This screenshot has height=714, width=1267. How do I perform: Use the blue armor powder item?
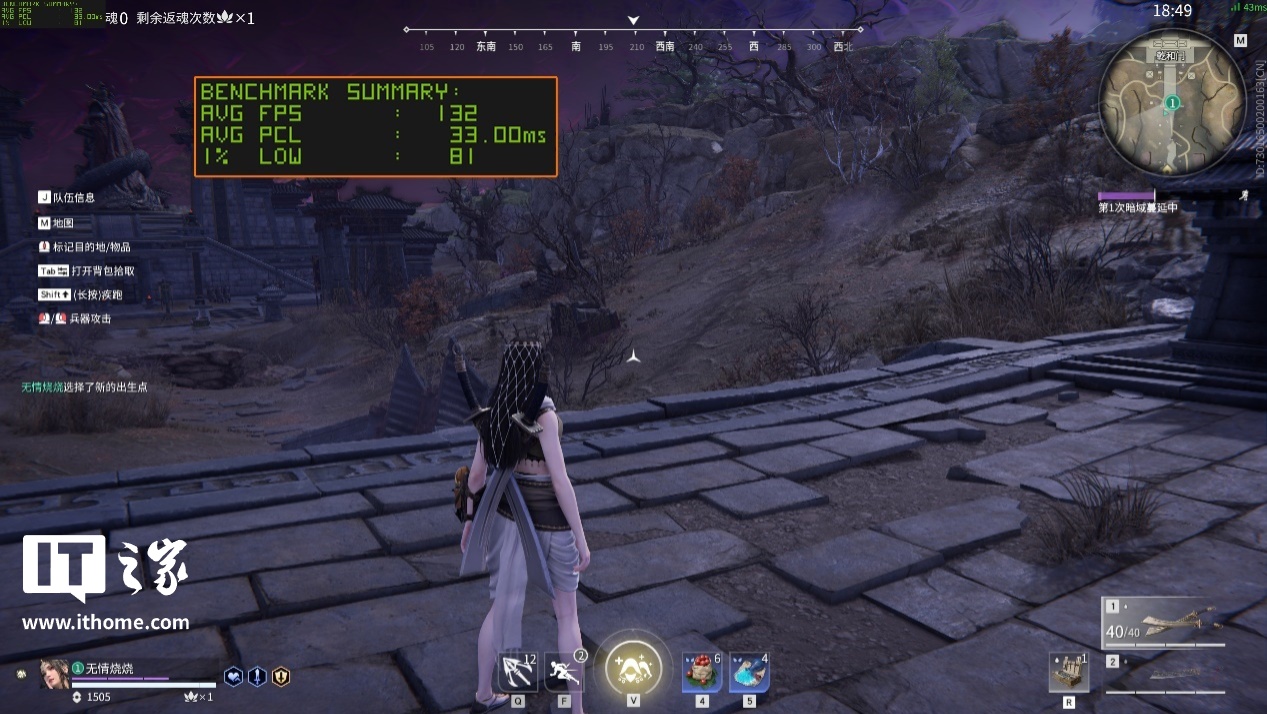click(748, 672)
